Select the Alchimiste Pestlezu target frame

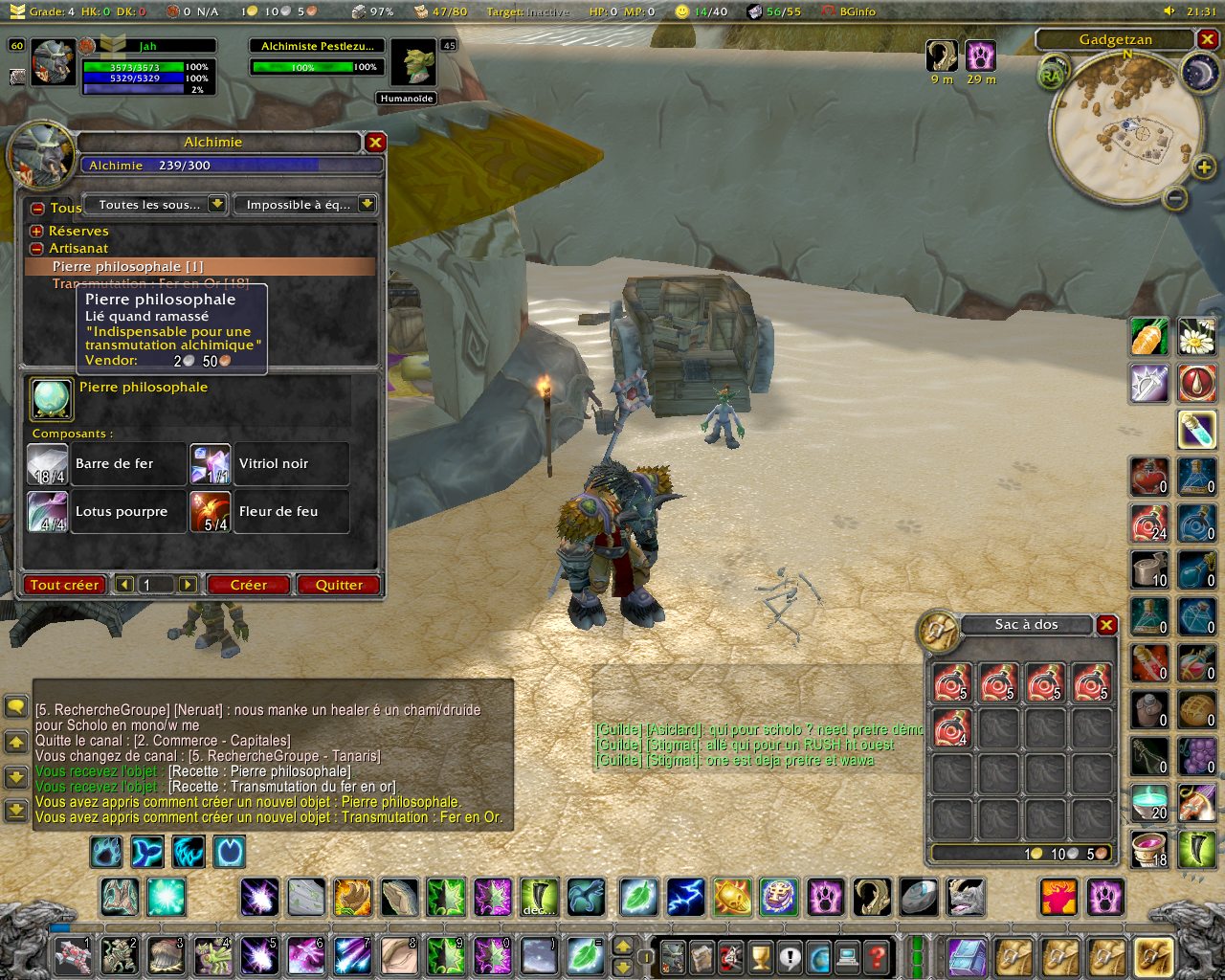coord(318,46)
